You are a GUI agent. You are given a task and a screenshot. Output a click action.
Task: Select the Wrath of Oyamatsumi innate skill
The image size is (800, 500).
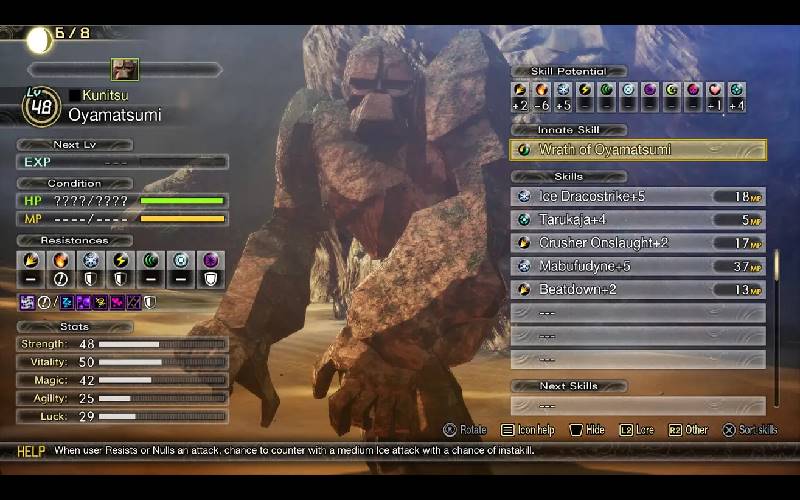638,150
